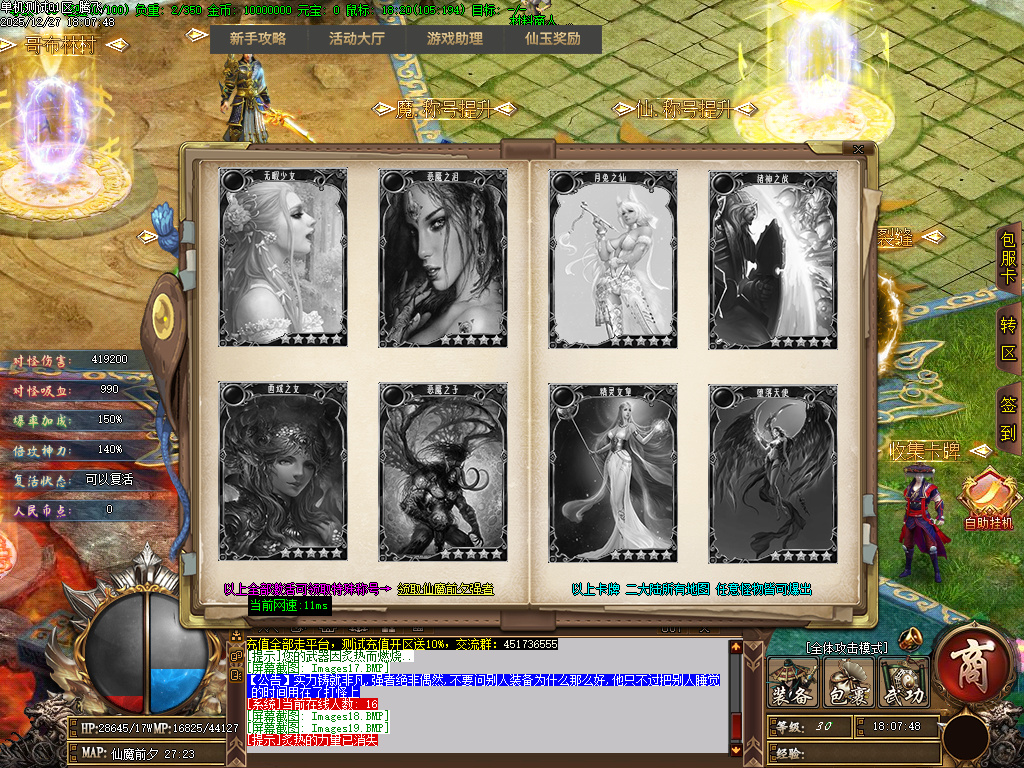Viewport: 1024px width, 768px height.
Task: Switch to the 包服卡 side tab
Action: tap(1008, 258)
